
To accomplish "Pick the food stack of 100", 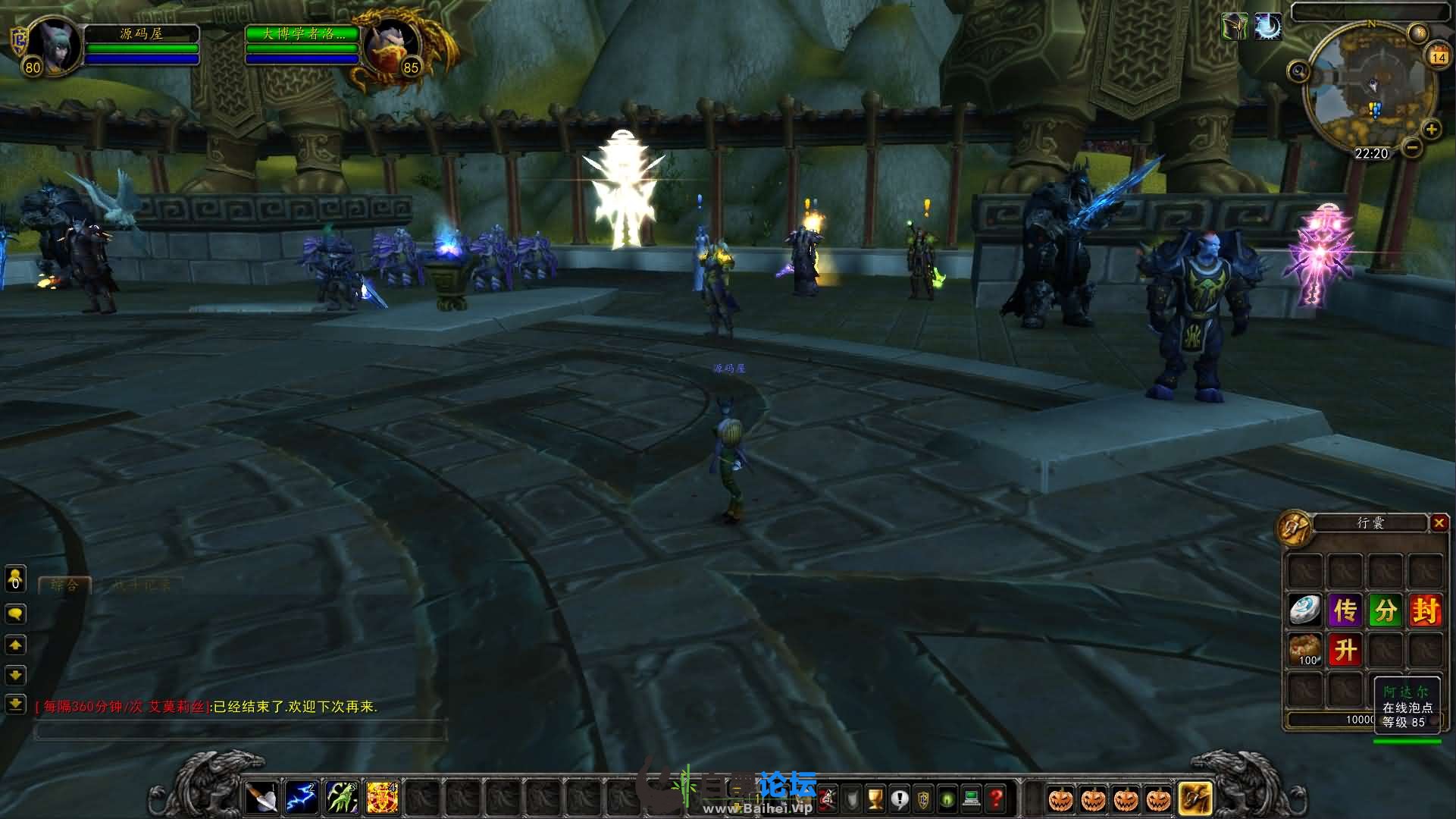I will click(x=1304, y=650).
